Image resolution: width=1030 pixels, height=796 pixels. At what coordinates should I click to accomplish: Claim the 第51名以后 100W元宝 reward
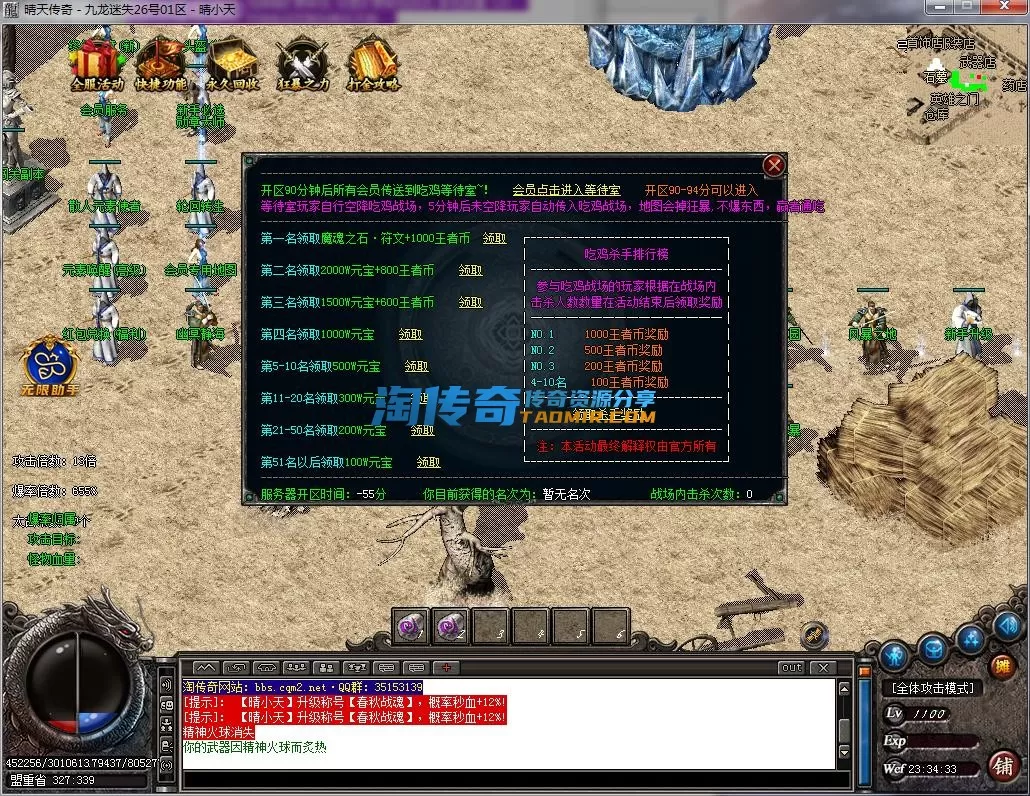tap(428, 462)
